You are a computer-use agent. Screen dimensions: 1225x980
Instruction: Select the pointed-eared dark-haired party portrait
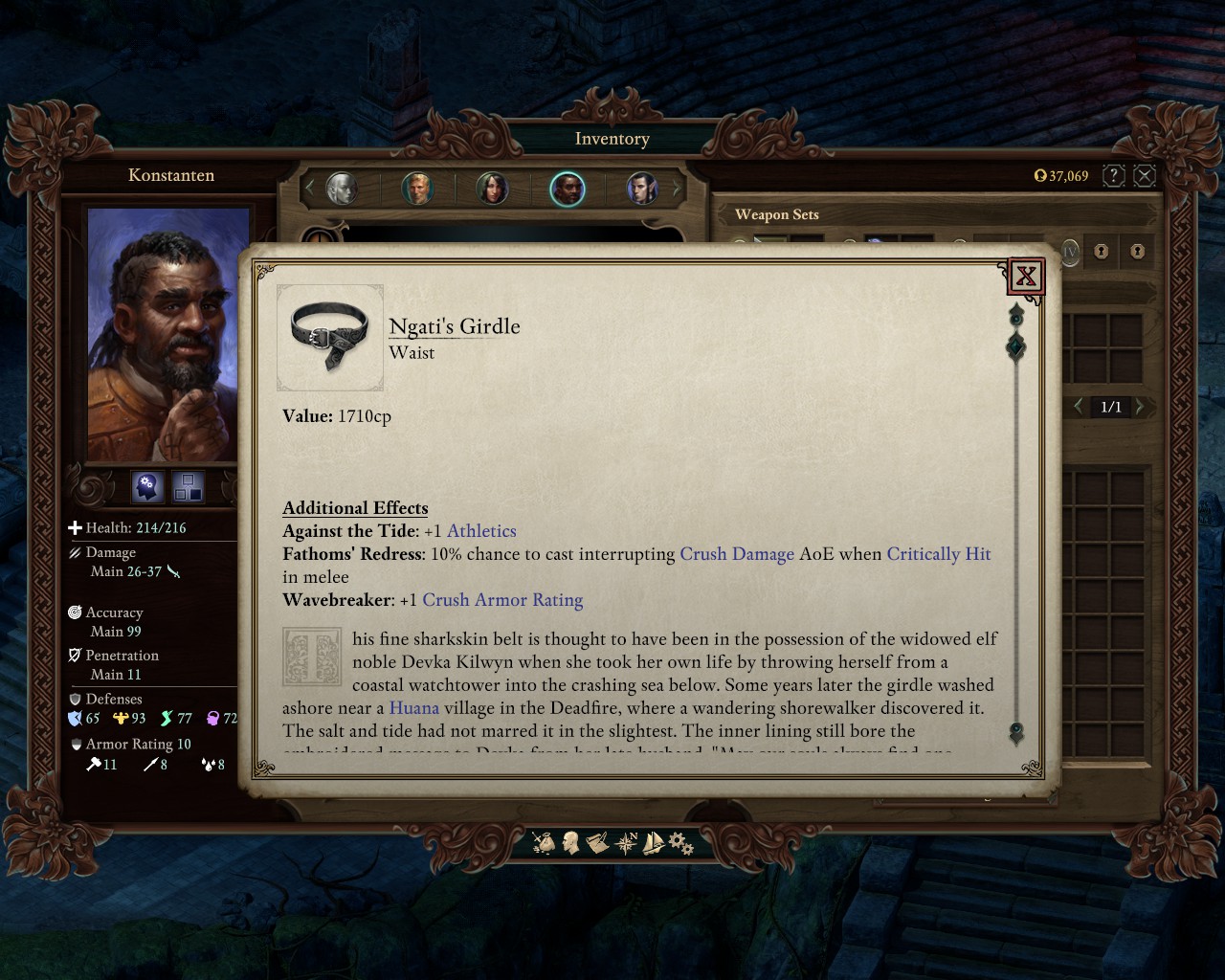[642, 189]
